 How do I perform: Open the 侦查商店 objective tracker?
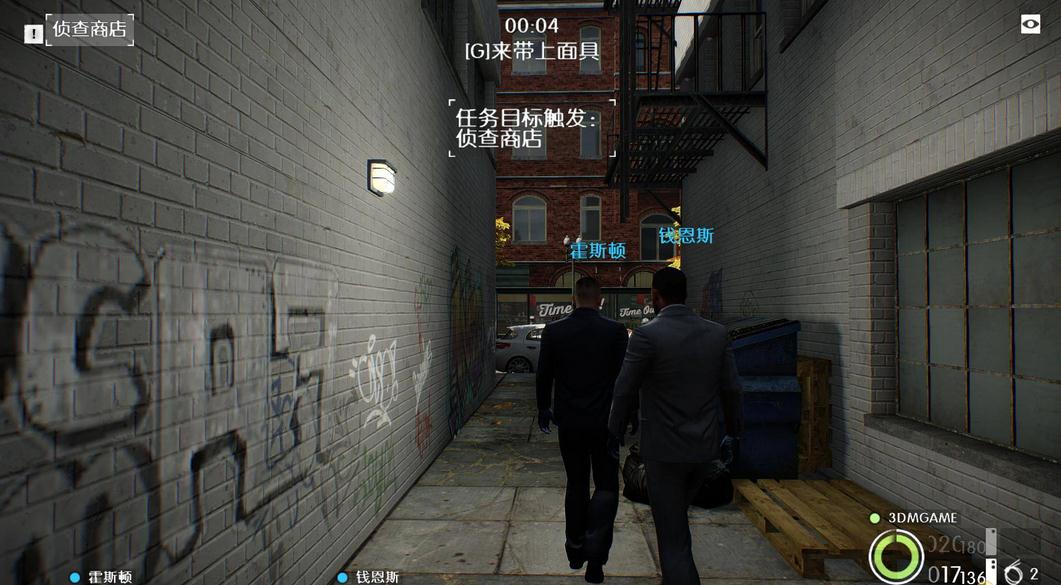90,30
